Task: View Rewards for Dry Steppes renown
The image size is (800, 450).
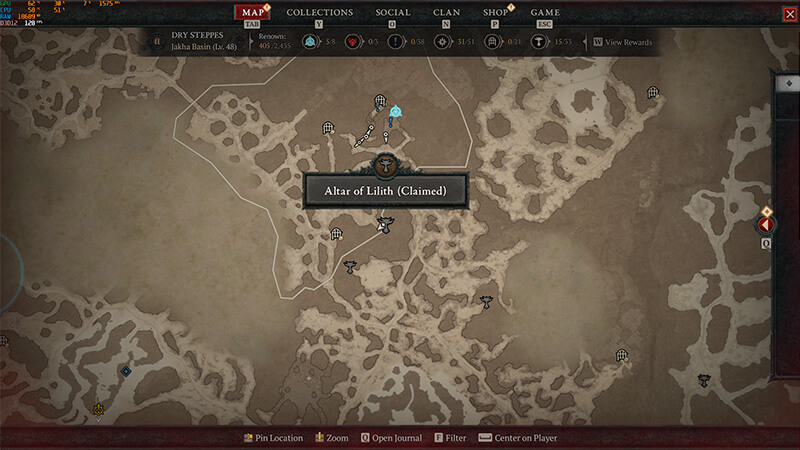Action: 625,43
